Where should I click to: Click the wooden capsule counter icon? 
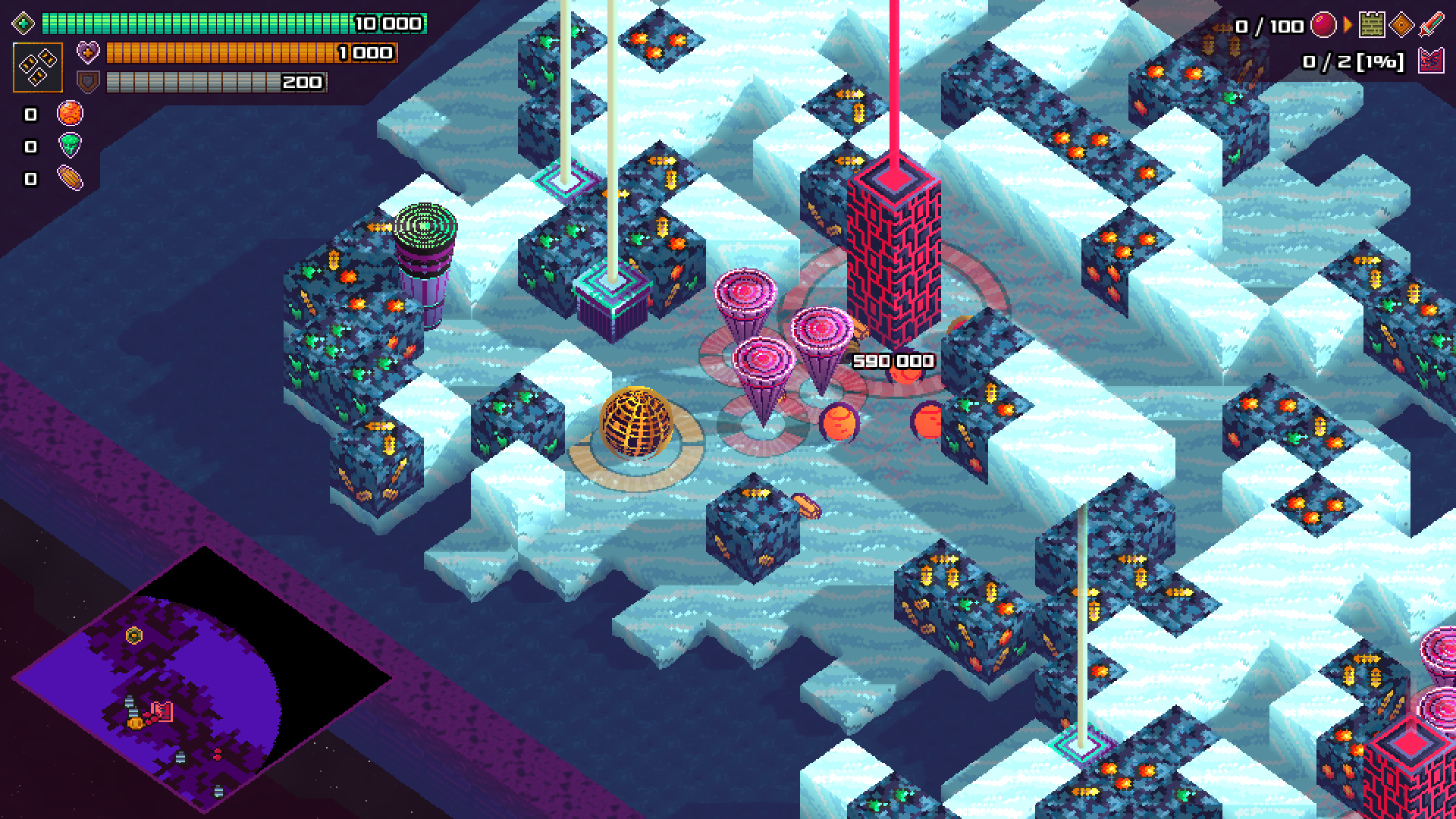coord(70,176)
